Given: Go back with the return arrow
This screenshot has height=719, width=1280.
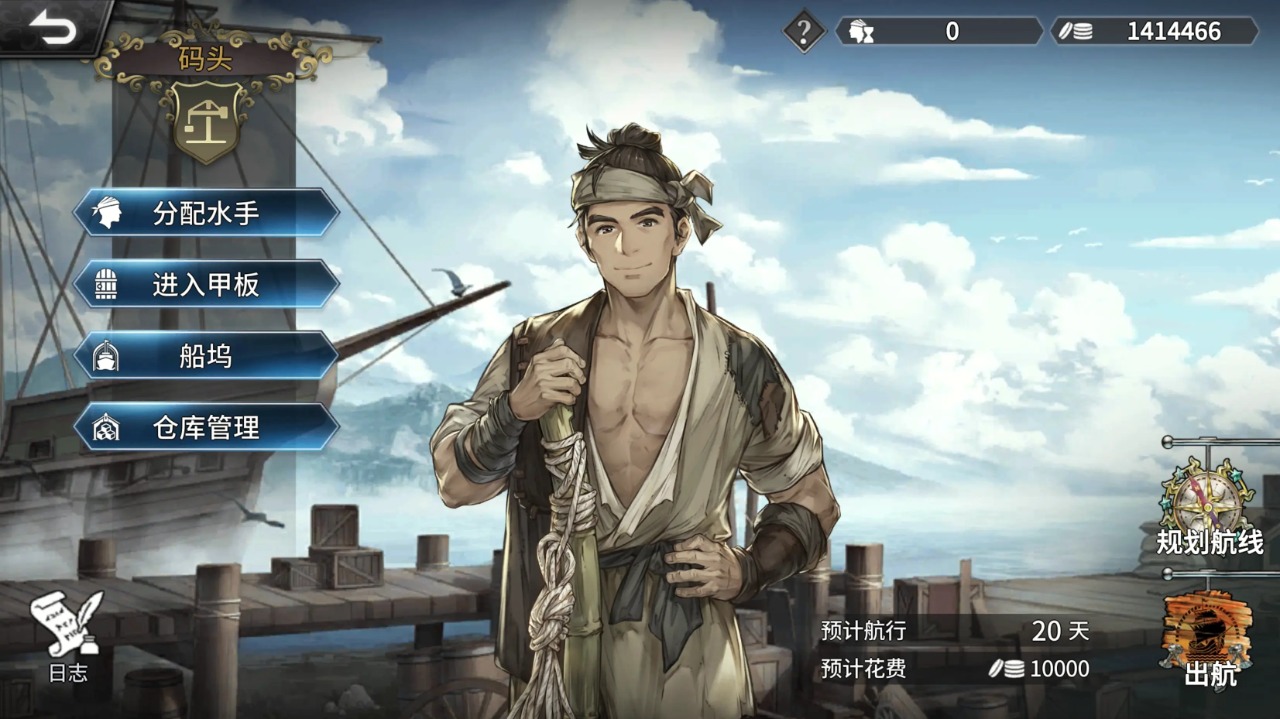Looking at the screenshot, I should click(x=52, y=27).
